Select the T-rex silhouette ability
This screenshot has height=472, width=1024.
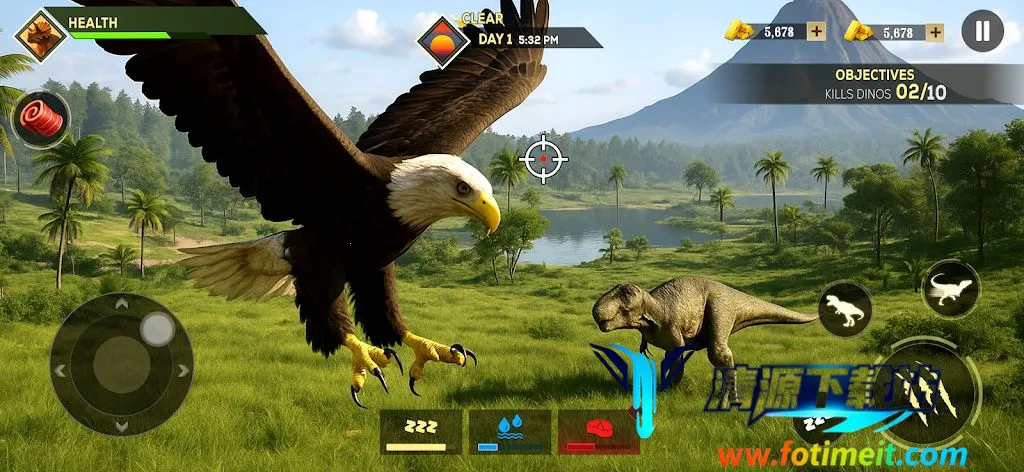click(845, 309)
